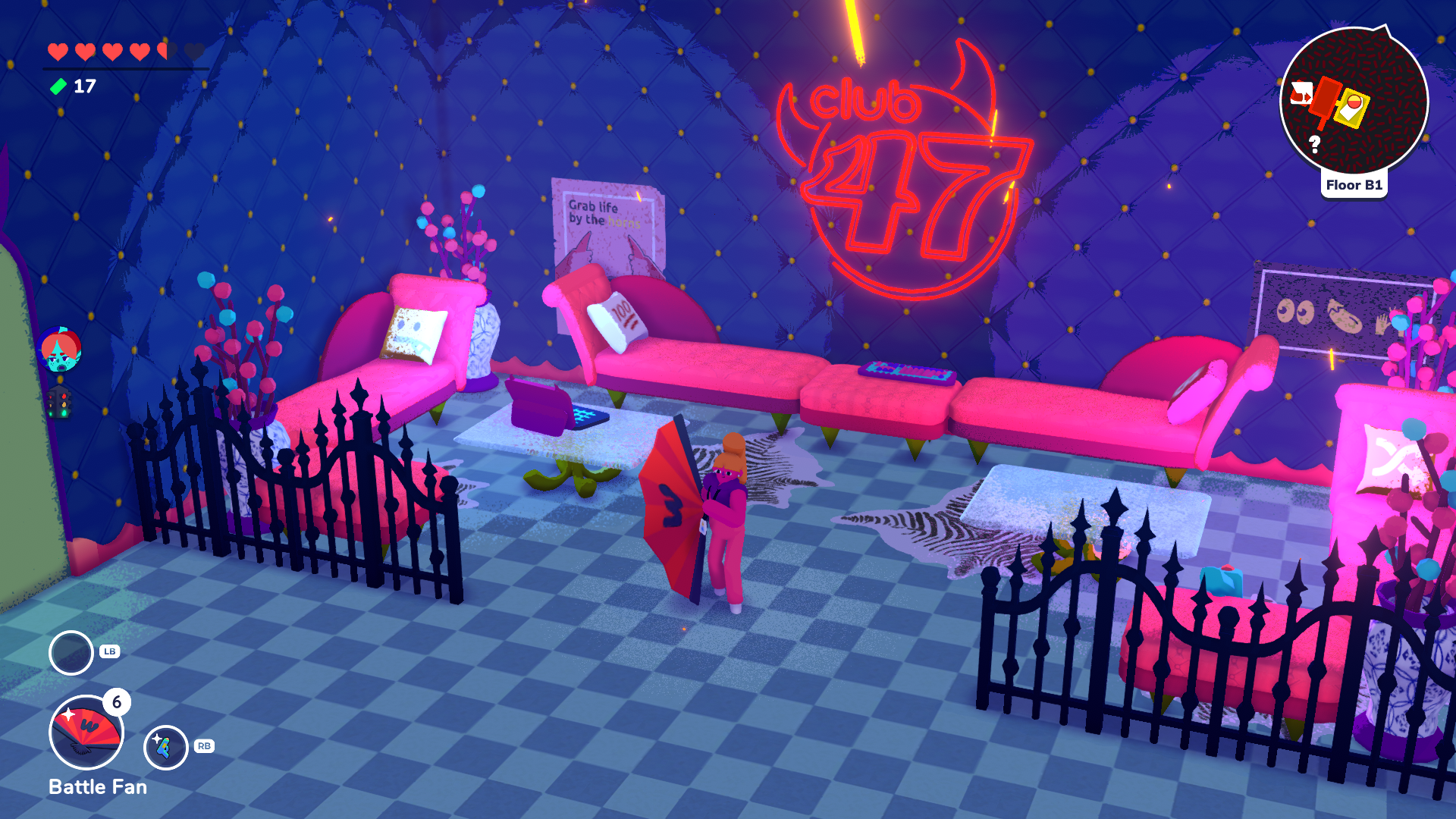
Task: Click the Battle Fan text label
Action: 97,787
